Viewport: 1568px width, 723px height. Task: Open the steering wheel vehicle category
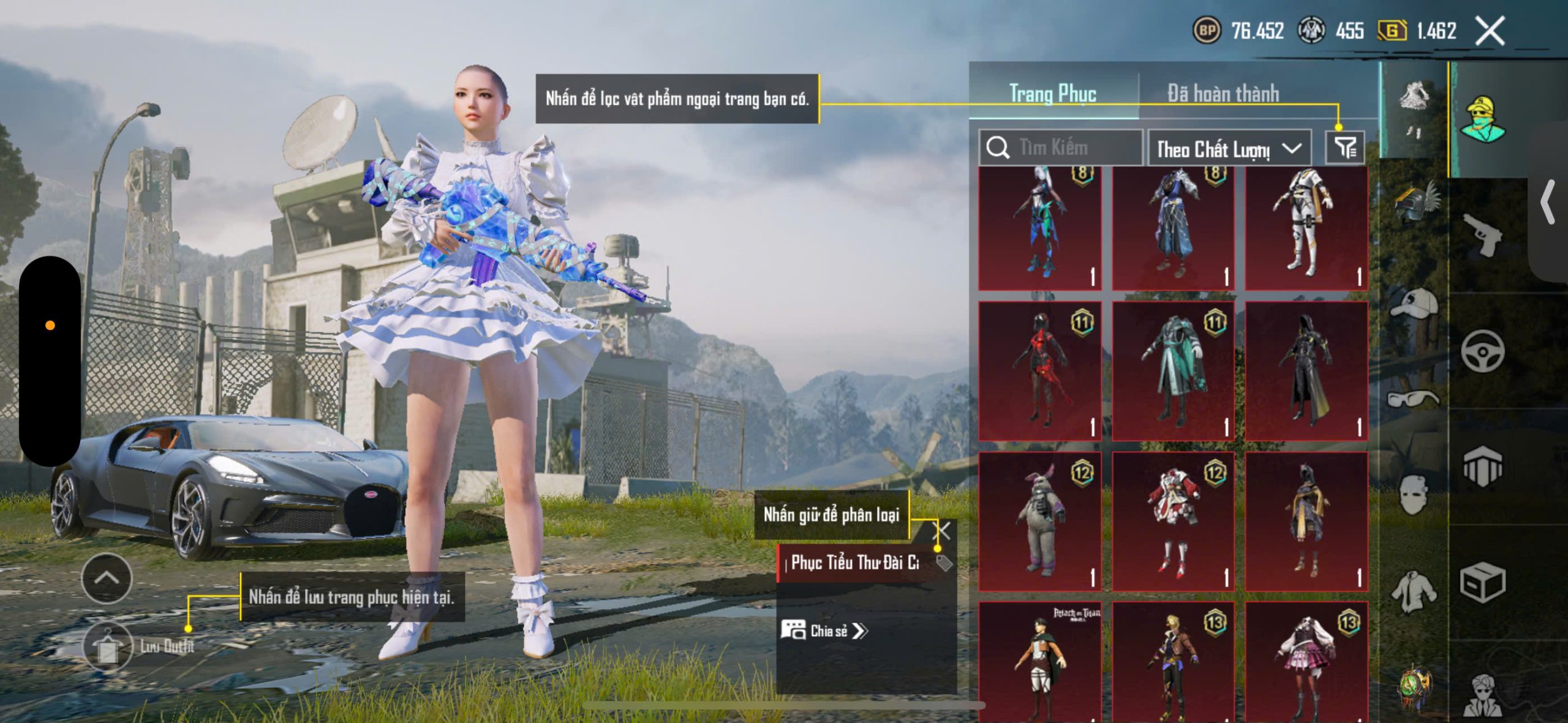pyautogui.click(x=1482, y=351)
